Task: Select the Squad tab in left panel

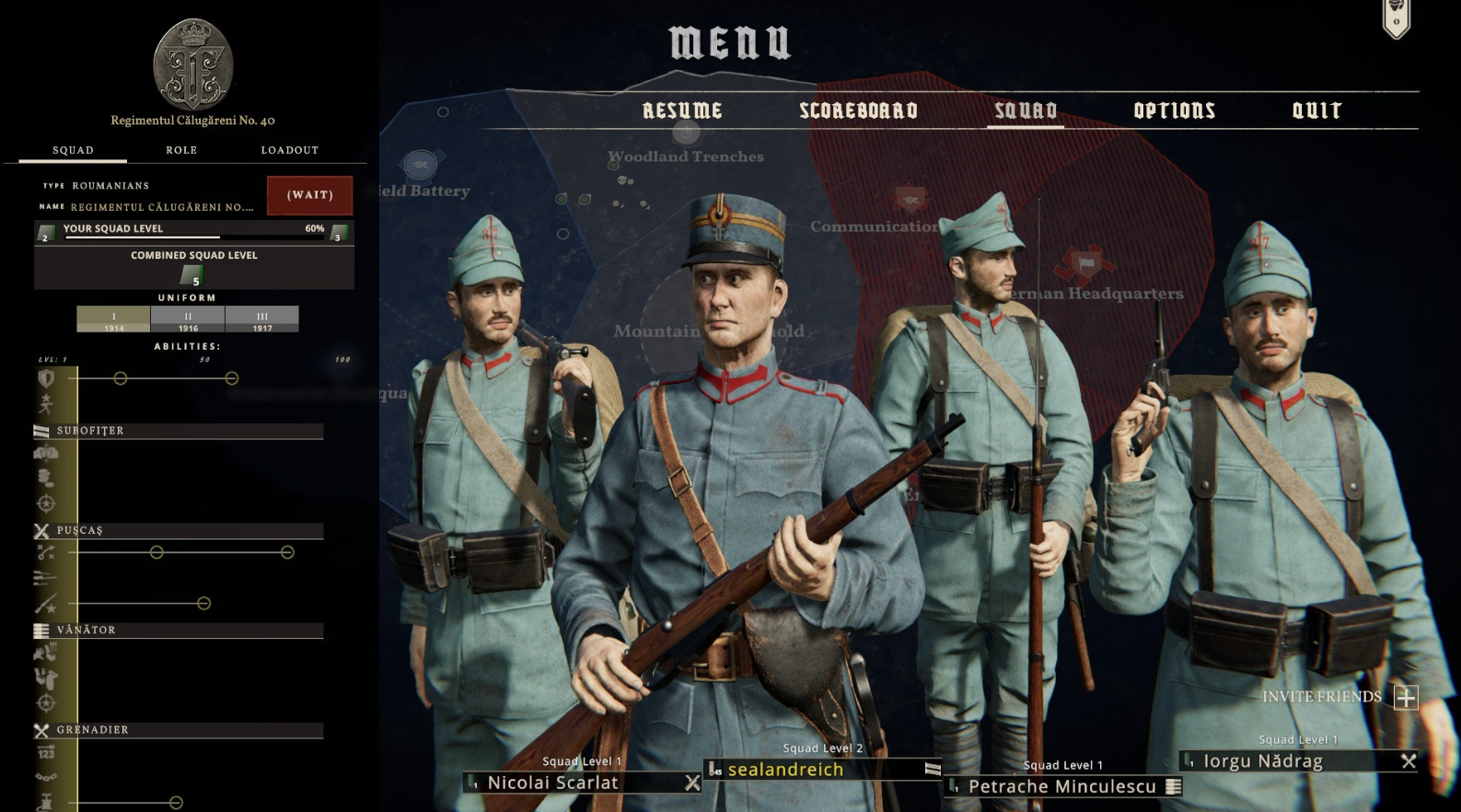Action: [x=73, y=150]
